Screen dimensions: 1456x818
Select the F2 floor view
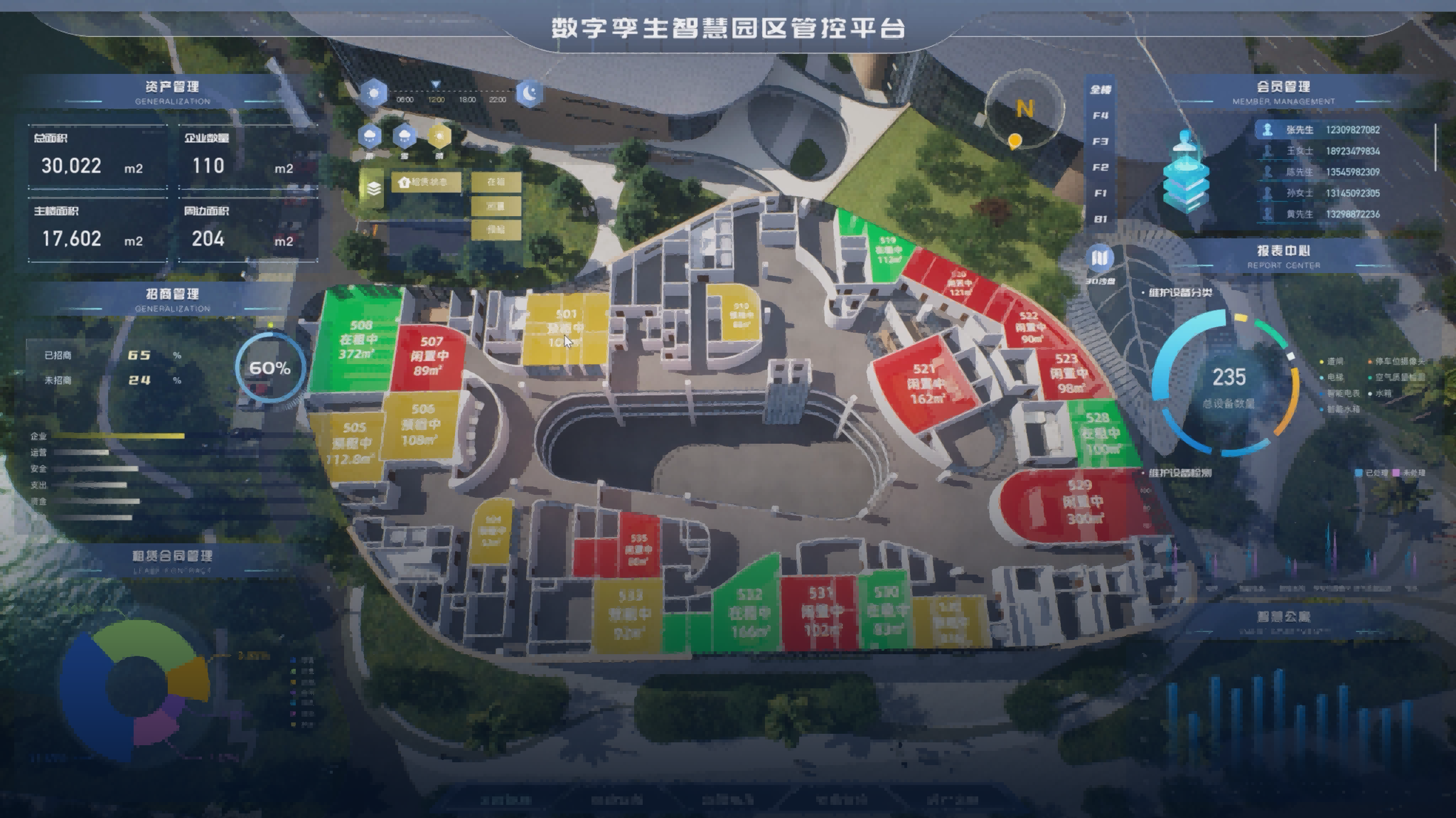pyautogui.click(x=1101, y=167)
